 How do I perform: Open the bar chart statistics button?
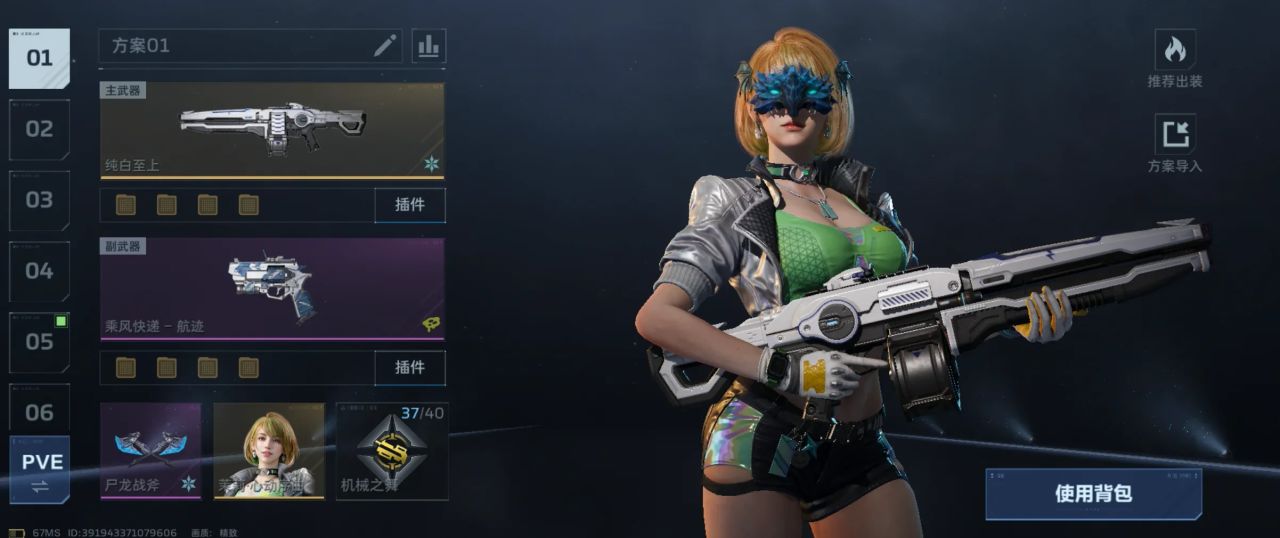(428, 46)
